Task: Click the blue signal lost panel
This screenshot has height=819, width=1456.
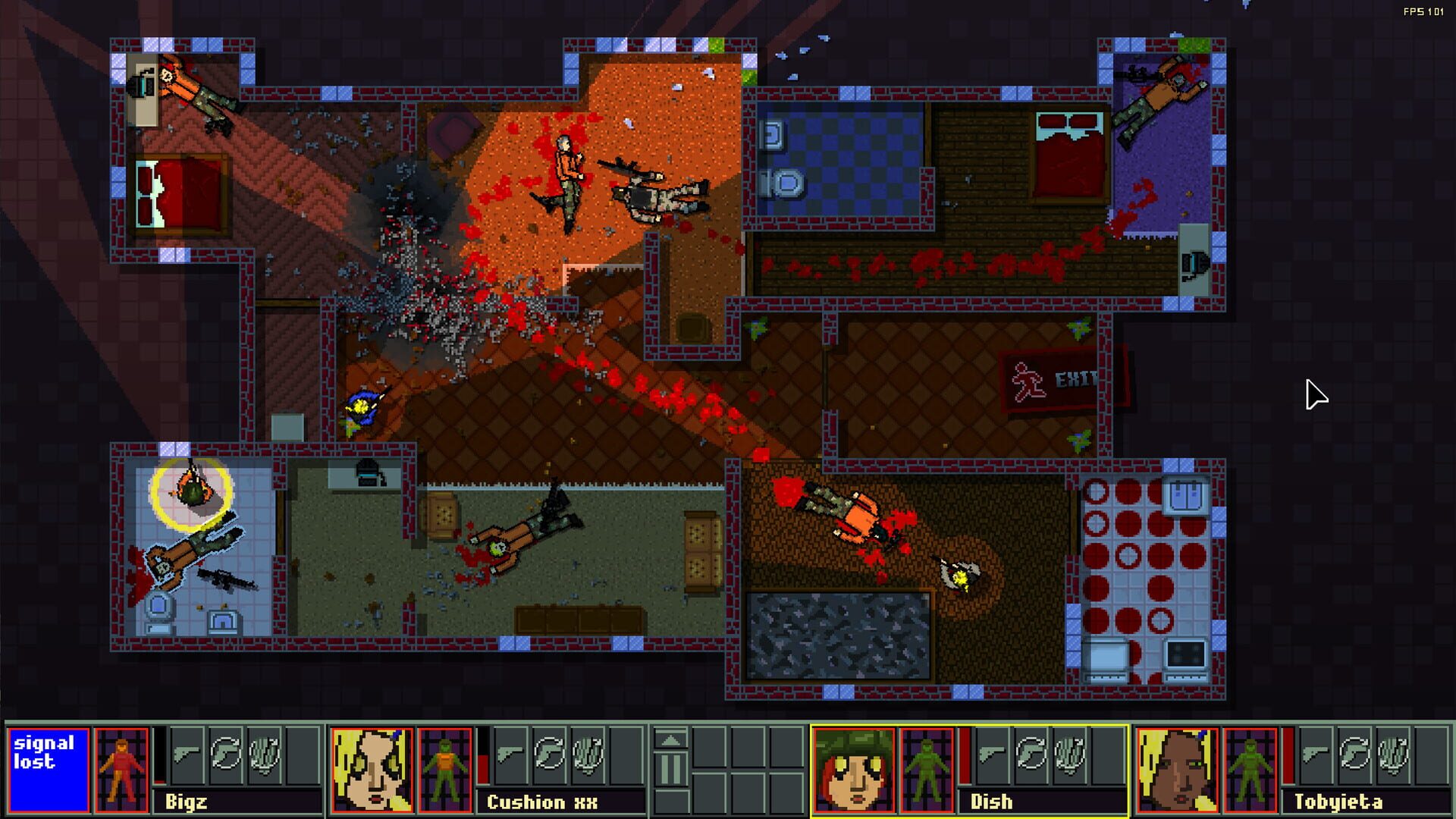Action: coord(48,767)
